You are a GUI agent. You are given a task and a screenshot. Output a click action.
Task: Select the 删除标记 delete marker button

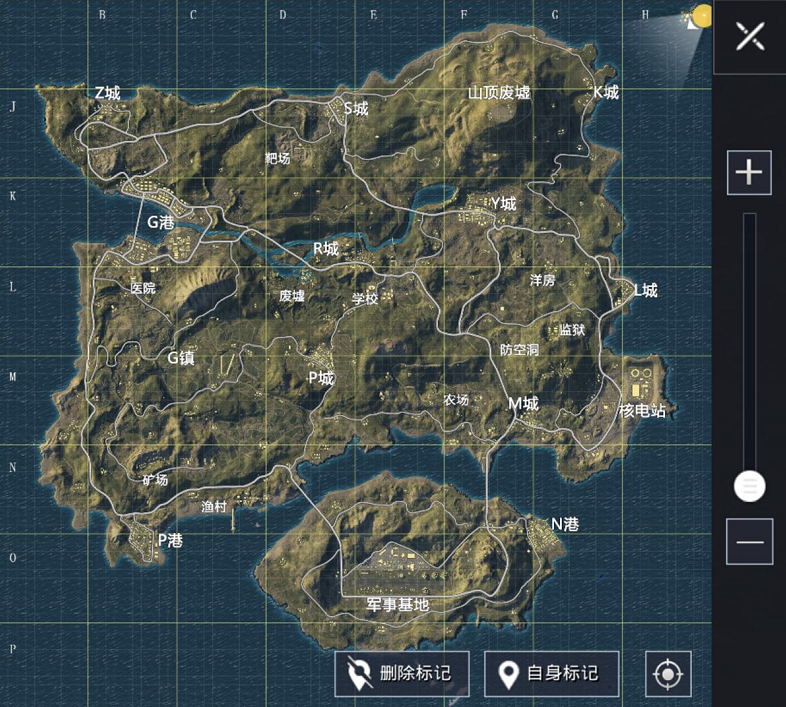[402, 674]
